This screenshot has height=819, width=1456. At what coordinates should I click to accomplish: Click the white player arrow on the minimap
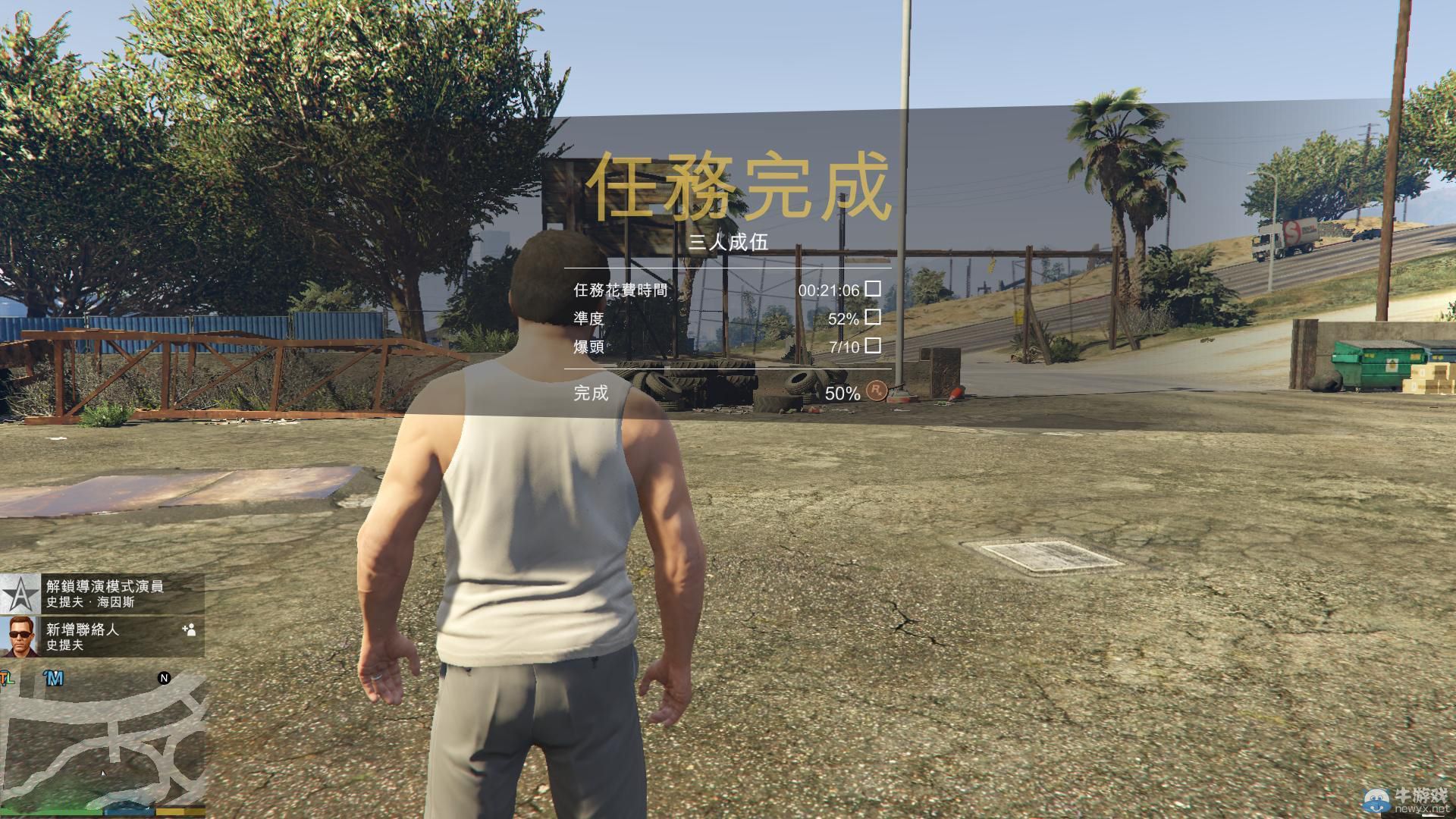[102, 772]
